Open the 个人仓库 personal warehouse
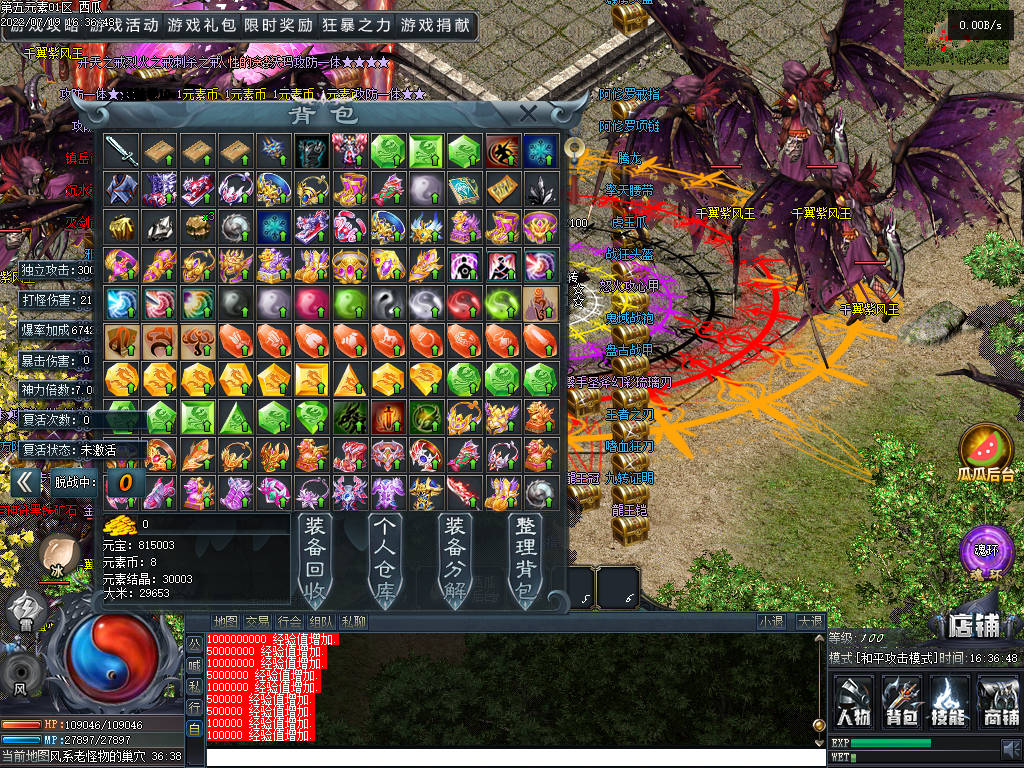Screen dimensions: 1024x768 386,559
